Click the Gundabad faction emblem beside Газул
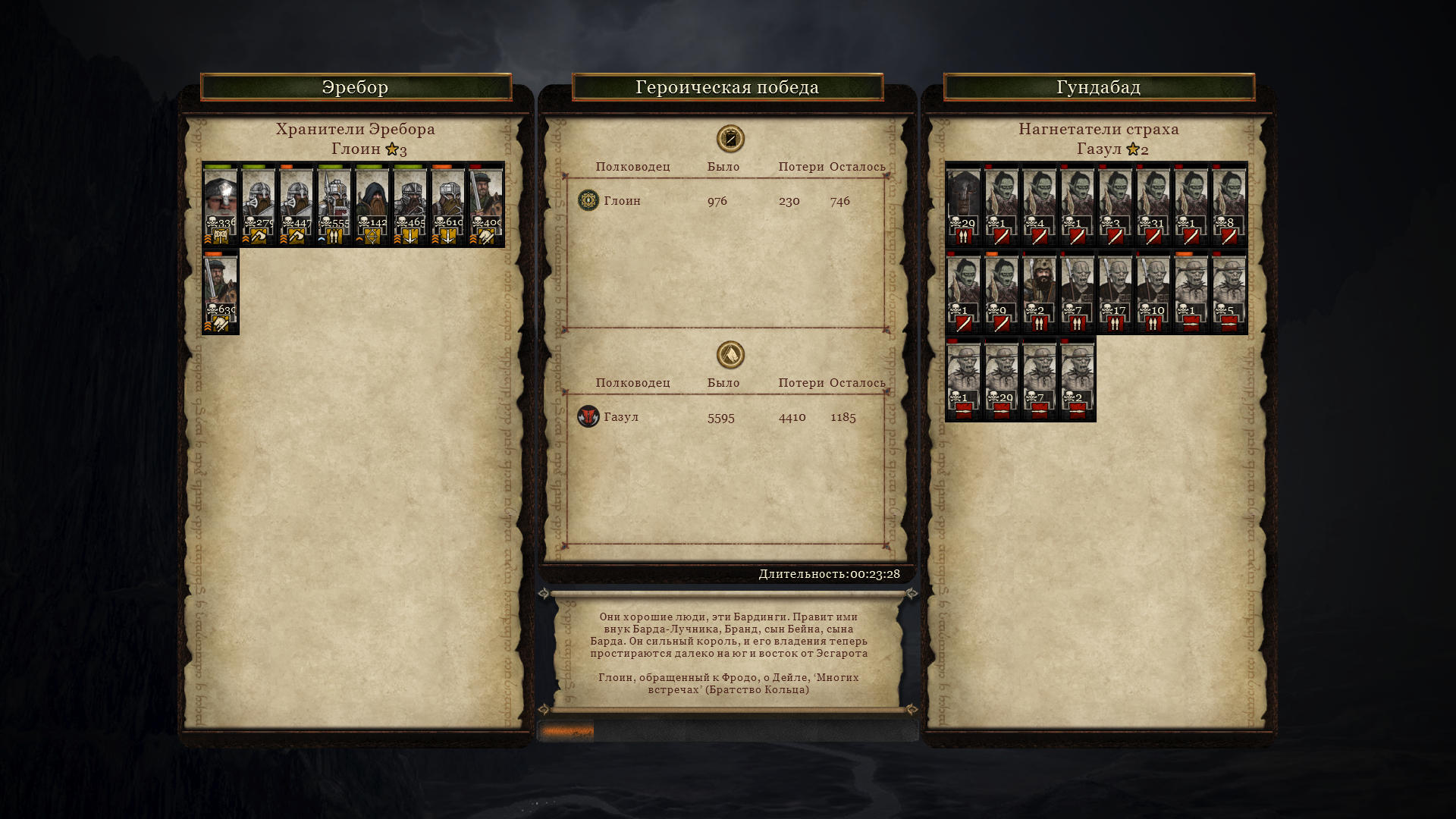The image size is (1456, 819). [x=588, y=416]
